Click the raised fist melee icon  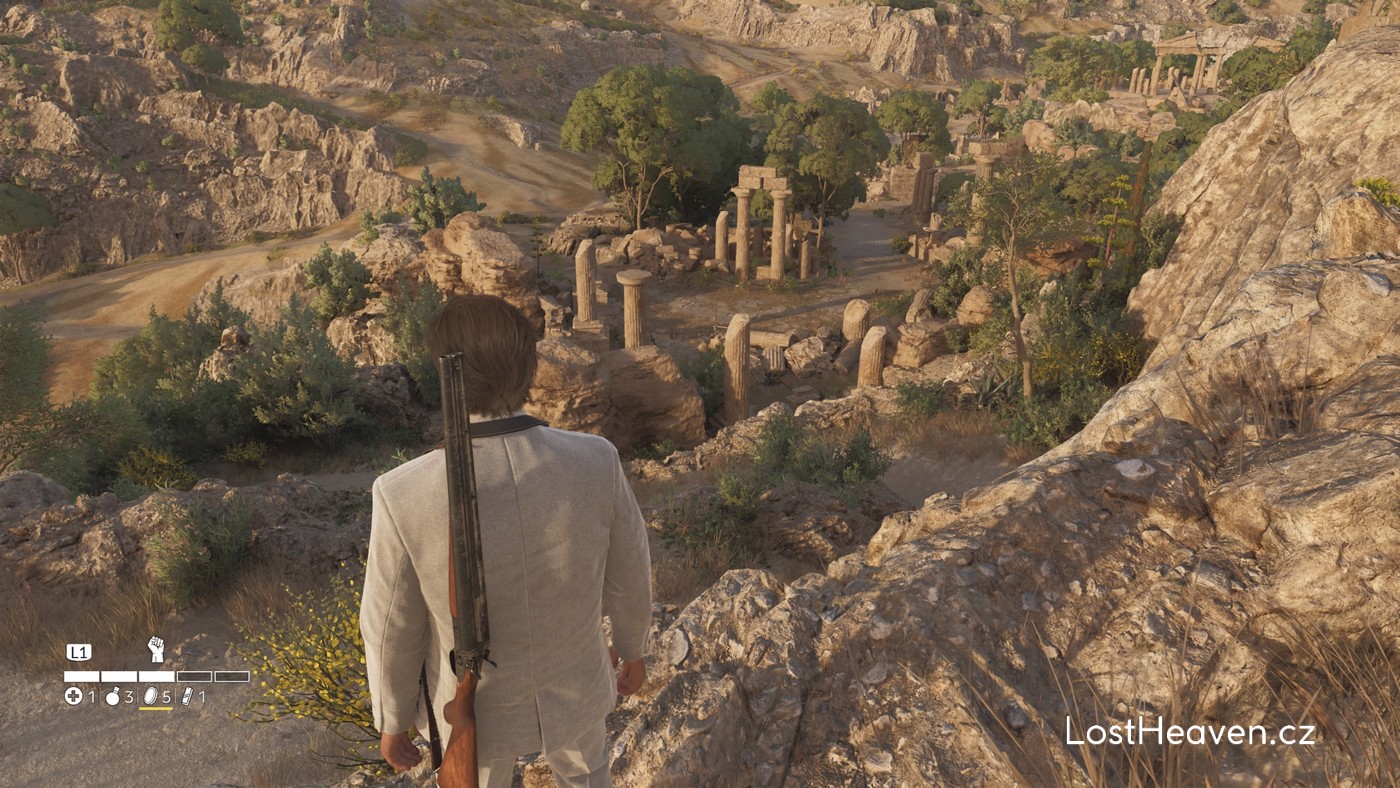pyautogui.click(x=155, y=649)
